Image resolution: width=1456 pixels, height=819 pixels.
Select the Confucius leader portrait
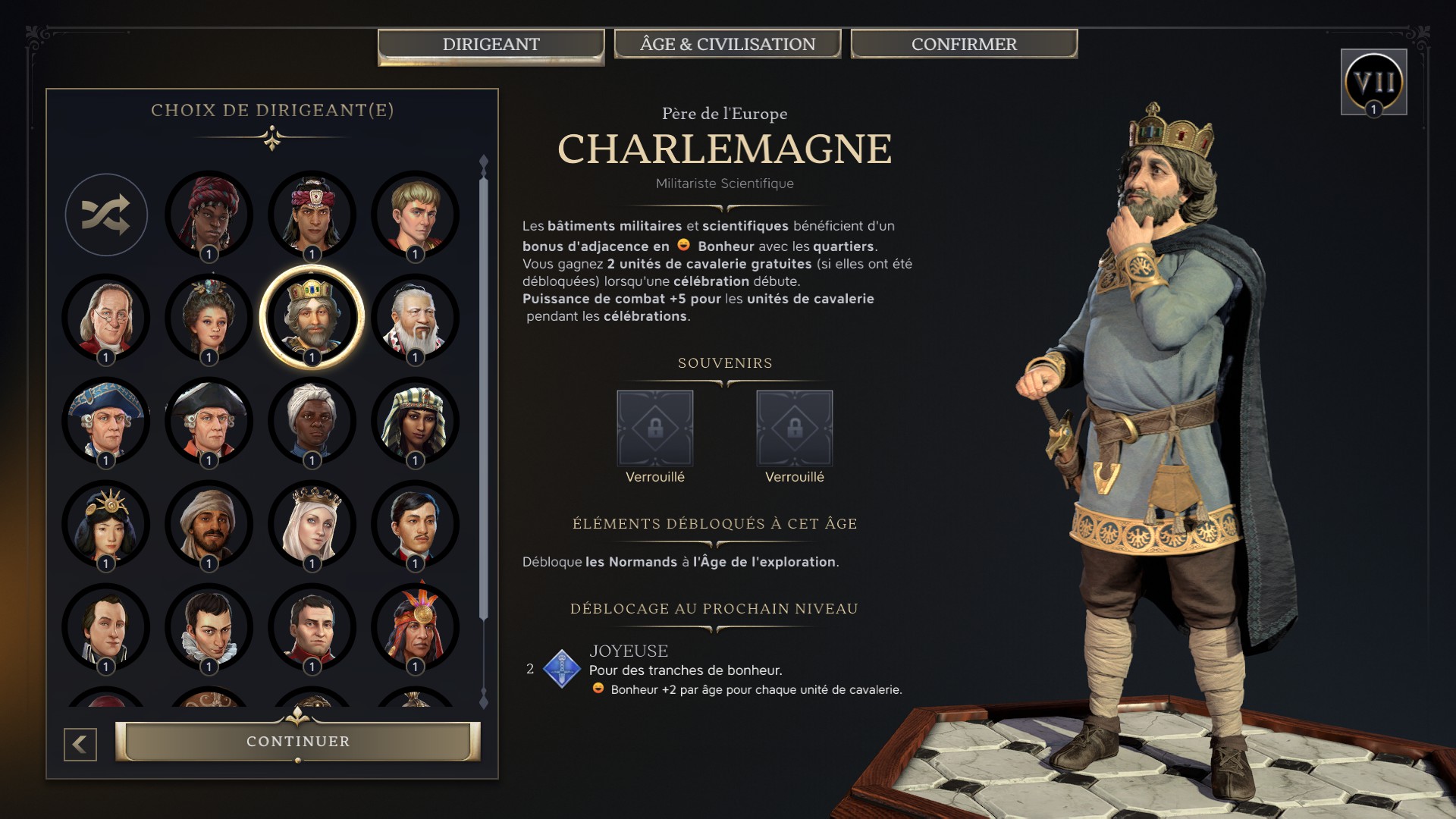coord(413,318)
